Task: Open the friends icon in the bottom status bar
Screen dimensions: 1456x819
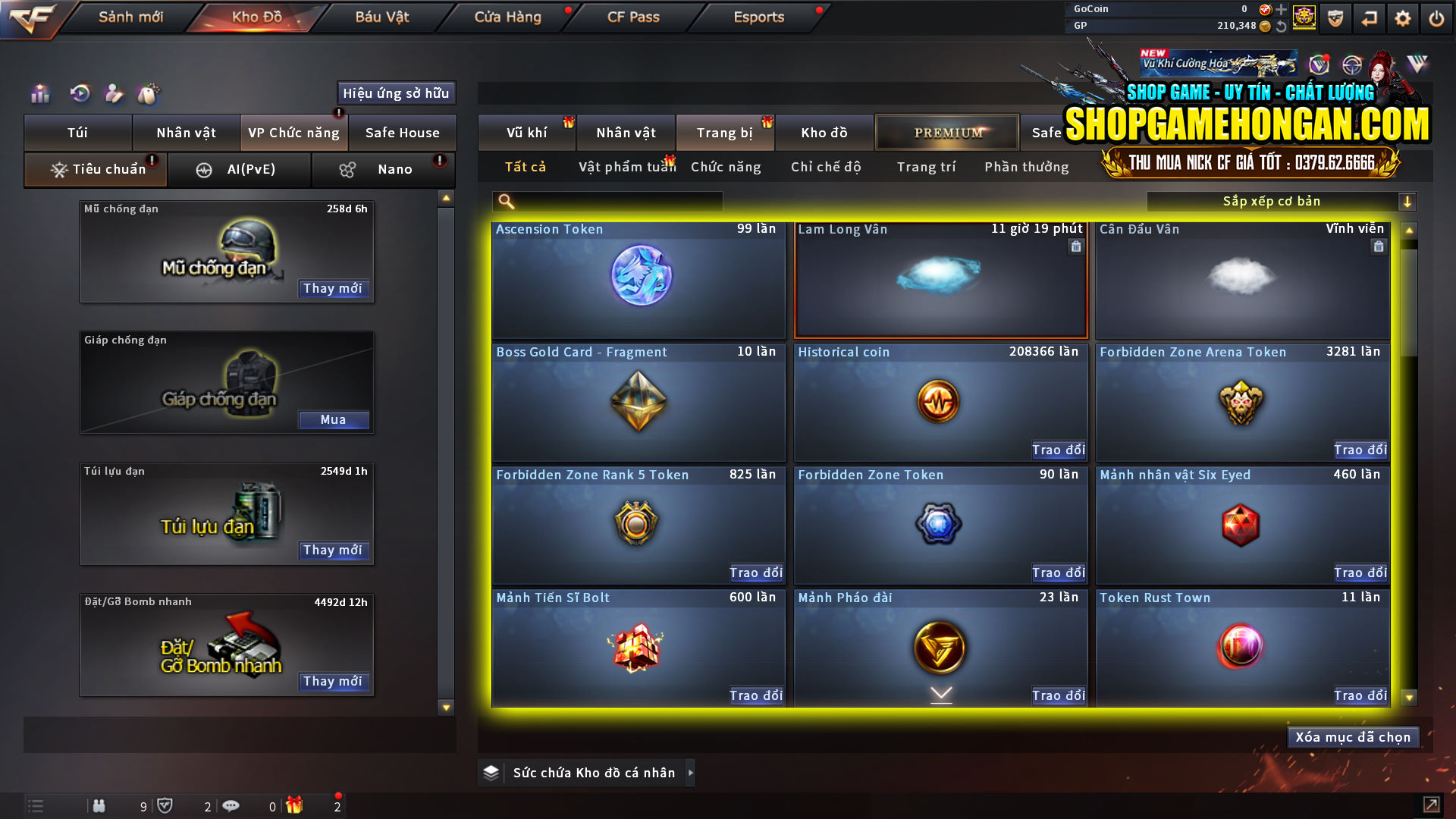Action: 99,806
